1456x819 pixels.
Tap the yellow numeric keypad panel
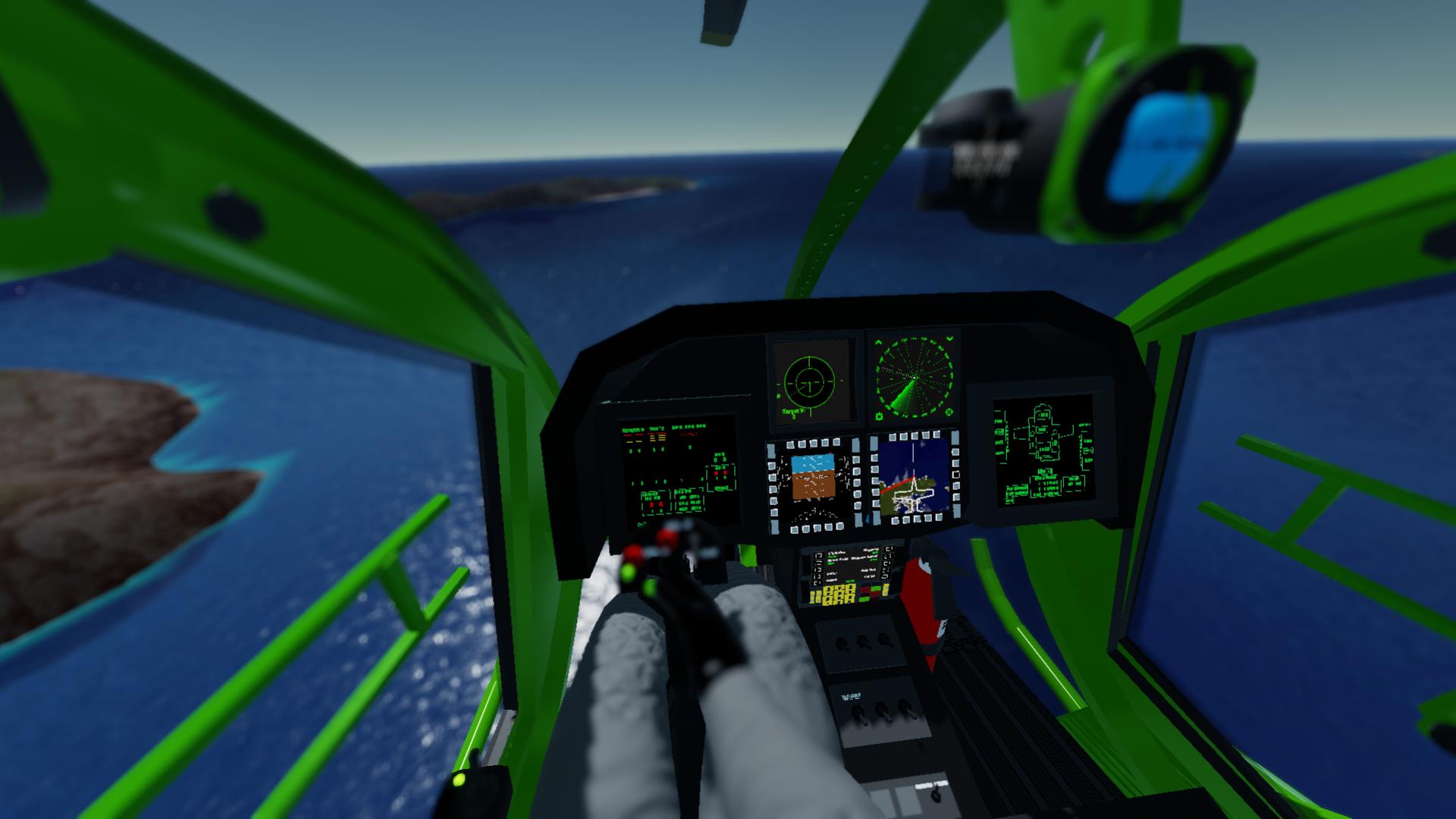point(833,595)
